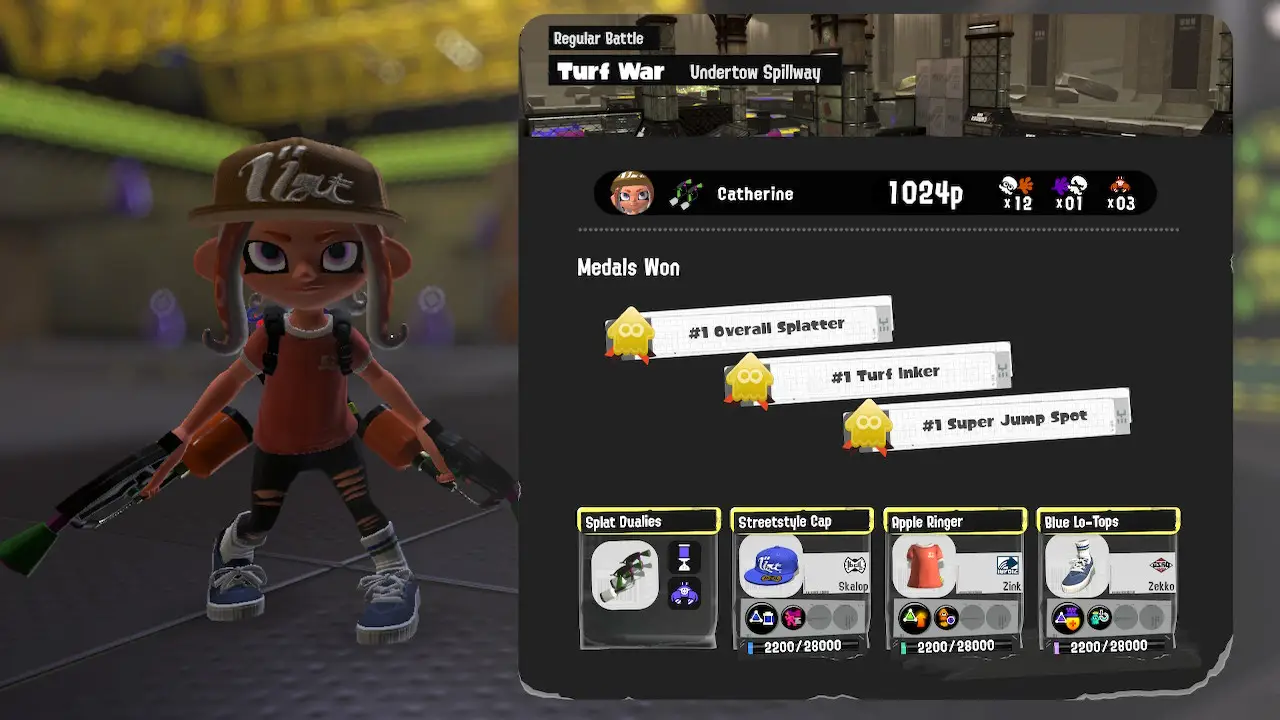
Task: Select the special weapon icon on Splat Dualies card
Action: [x=684, y=592]
